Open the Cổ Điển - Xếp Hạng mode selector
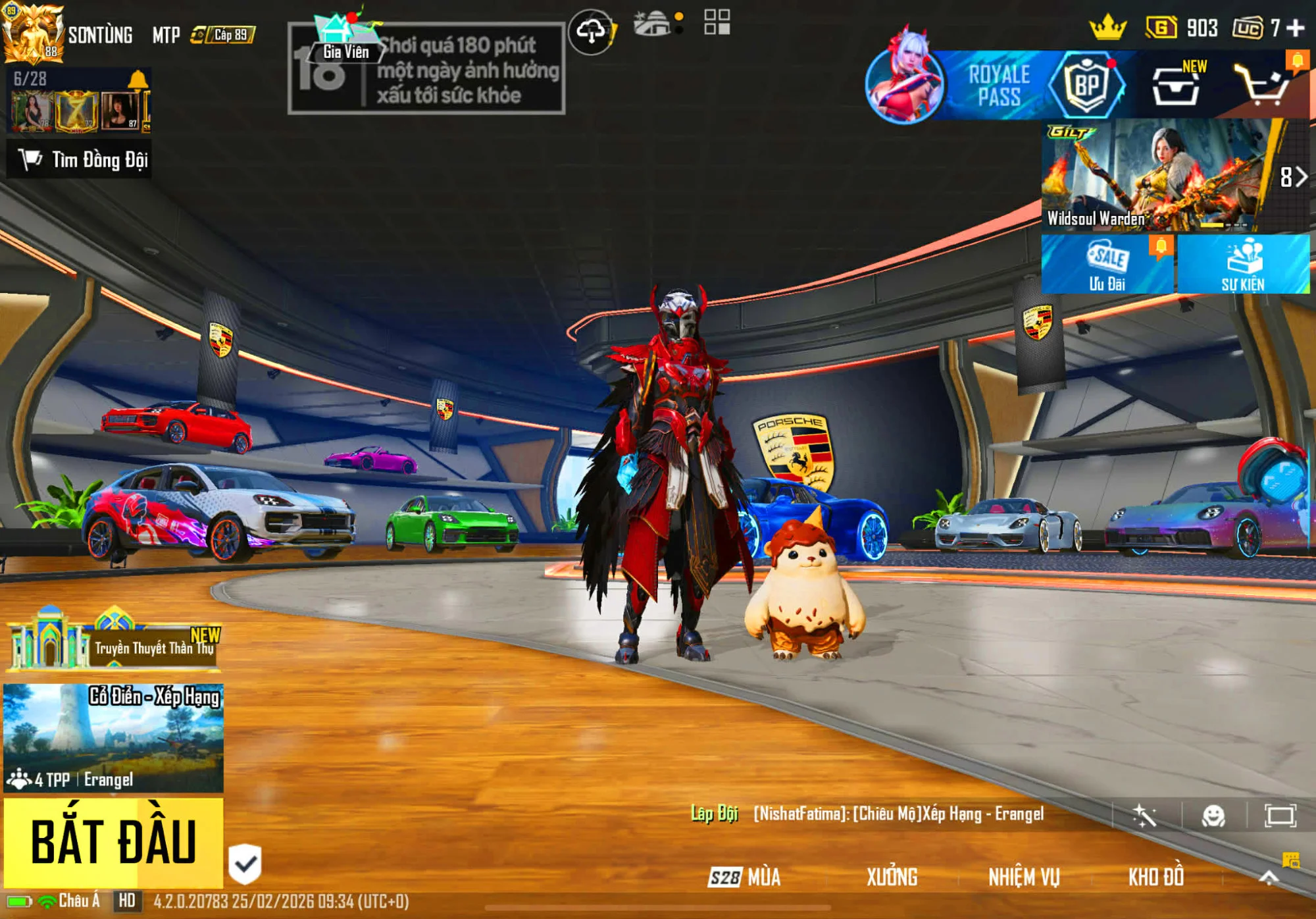The width and height of the screenshot is (1316, 919). click(113, 737)
